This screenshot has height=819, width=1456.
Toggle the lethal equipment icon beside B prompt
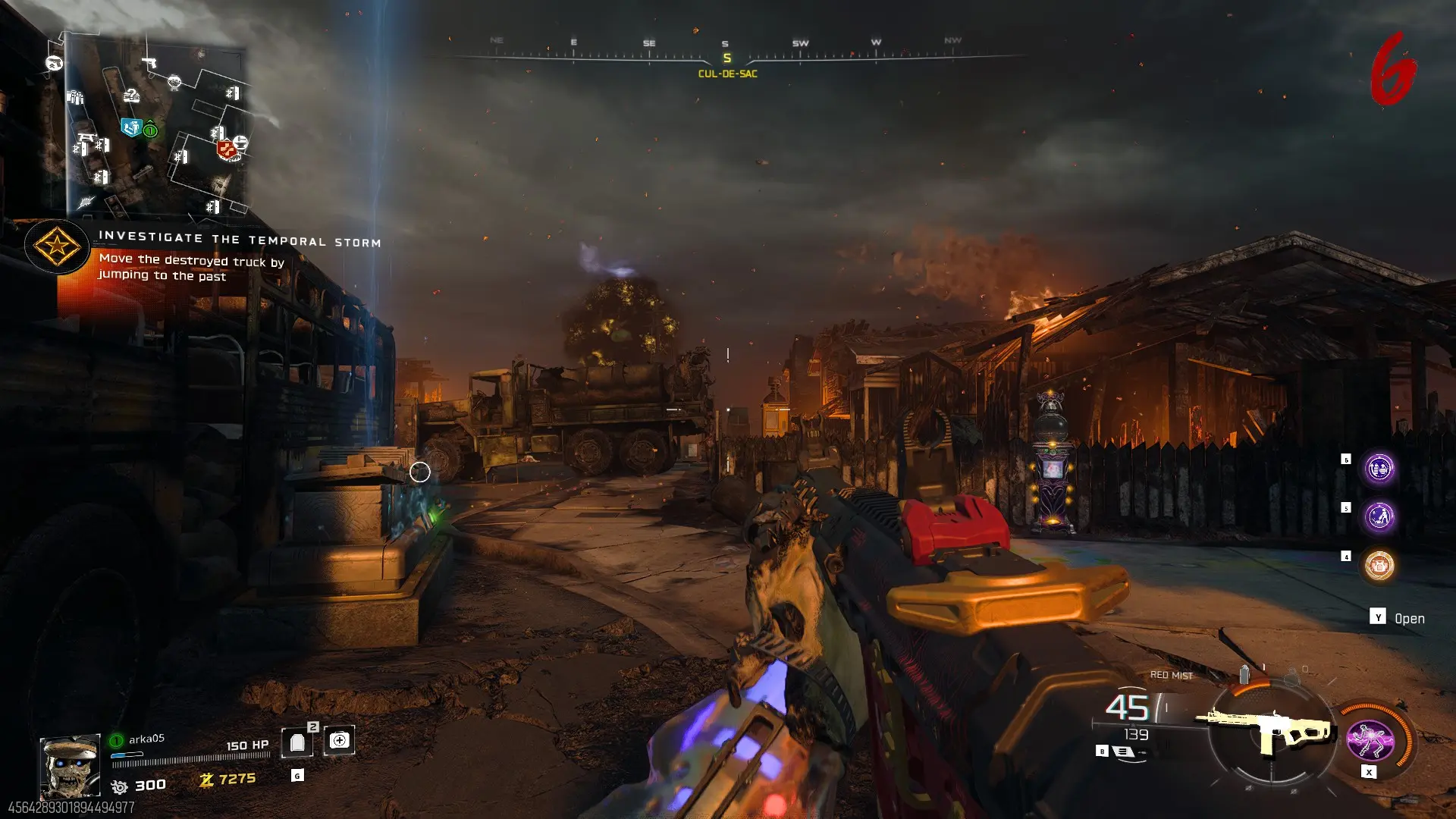tap(1123, 750)
